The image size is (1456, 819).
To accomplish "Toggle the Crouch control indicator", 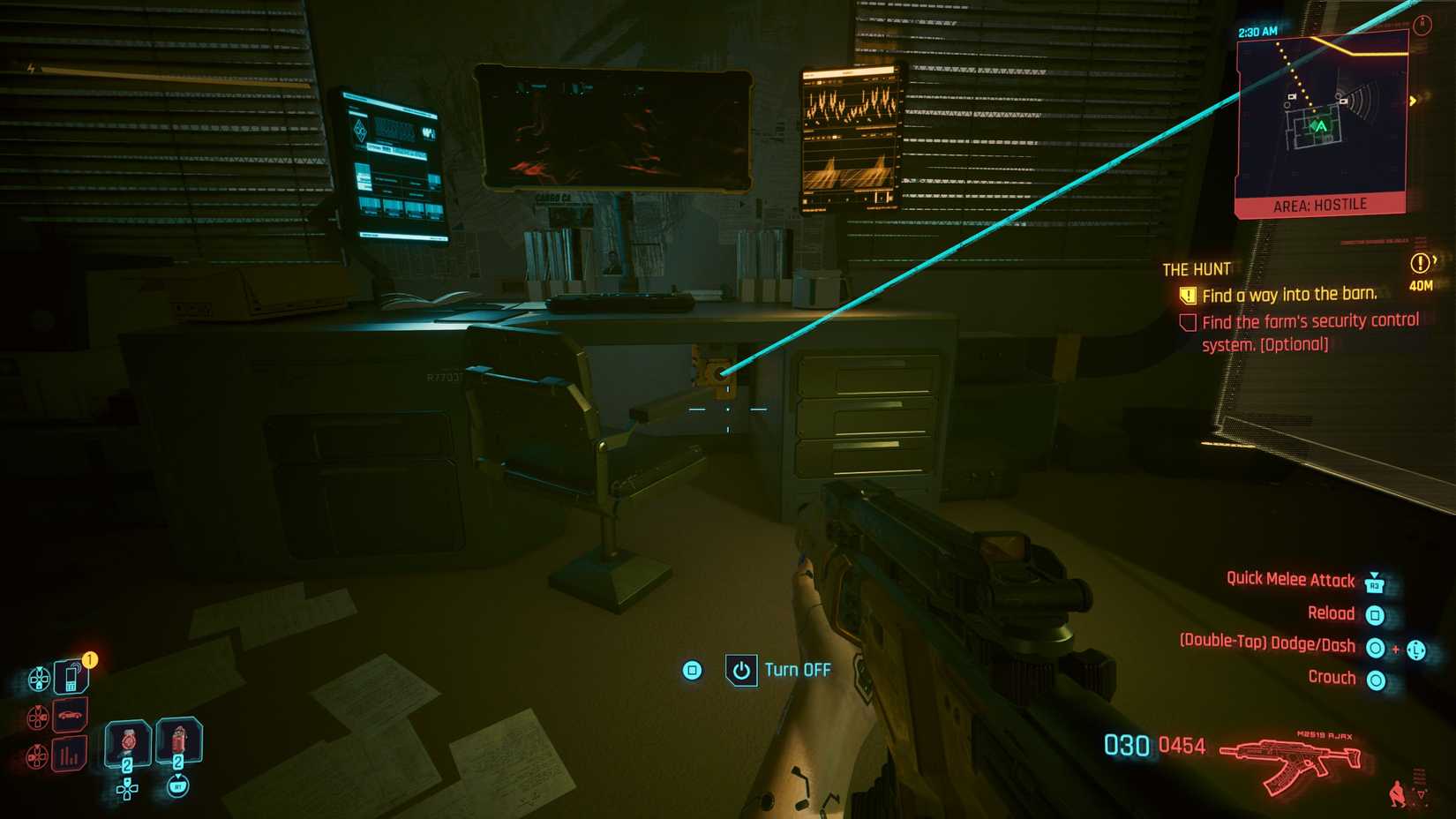I will pyautogui.click(x=1377, y=678).
